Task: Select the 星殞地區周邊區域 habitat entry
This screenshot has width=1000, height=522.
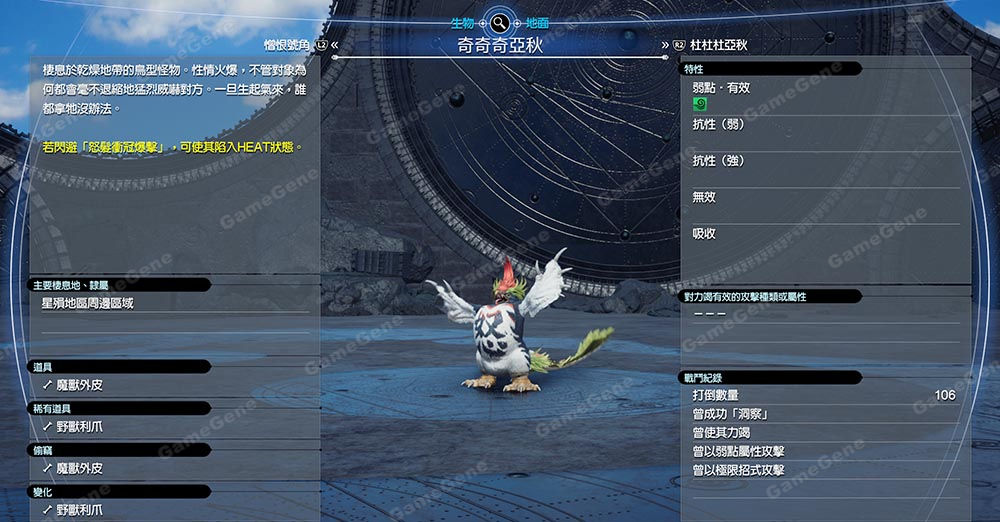Action: pyautogui.click(x=87, y=302)
